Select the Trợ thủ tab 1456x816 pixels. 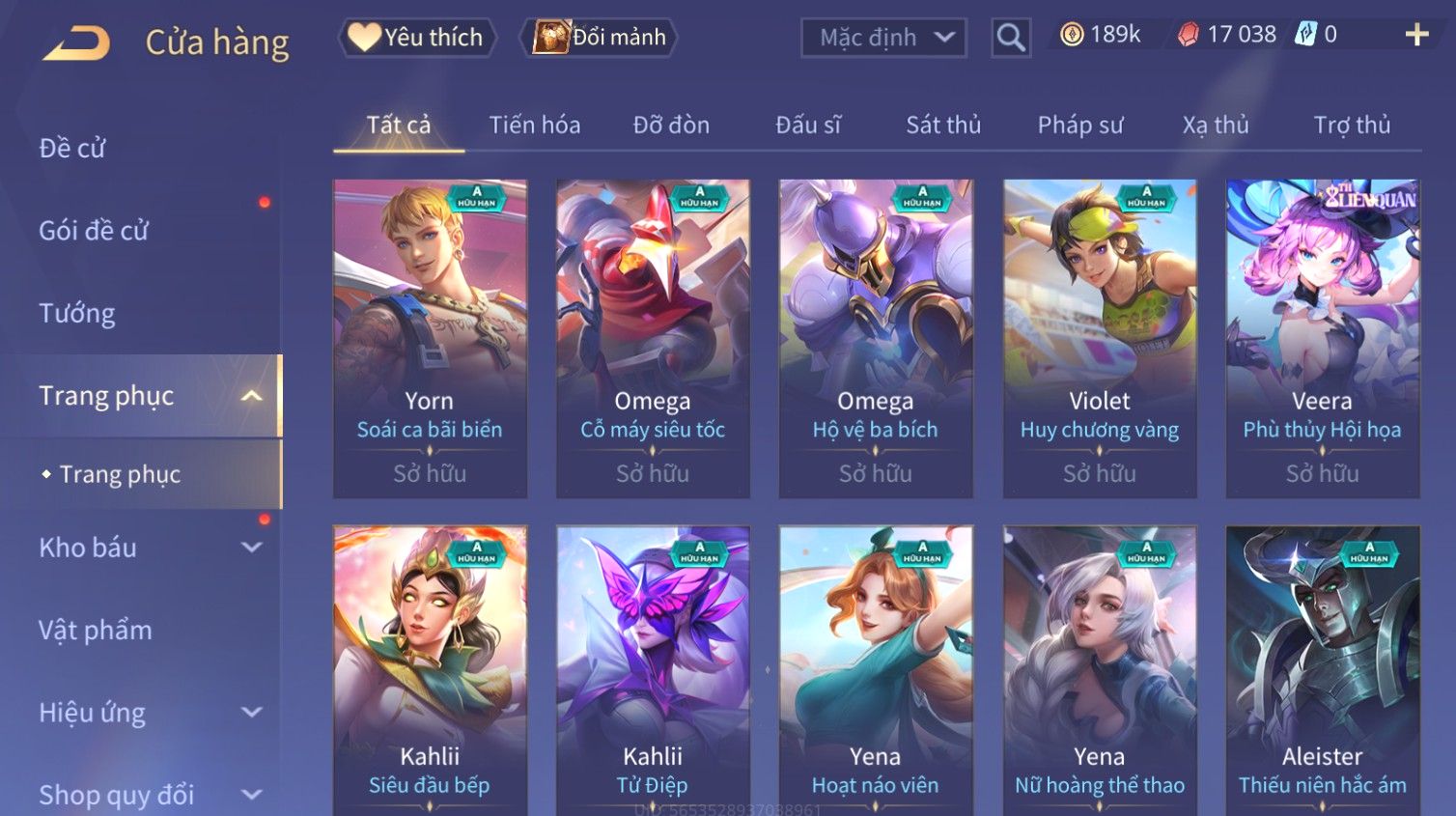[x=1352, y=126]
